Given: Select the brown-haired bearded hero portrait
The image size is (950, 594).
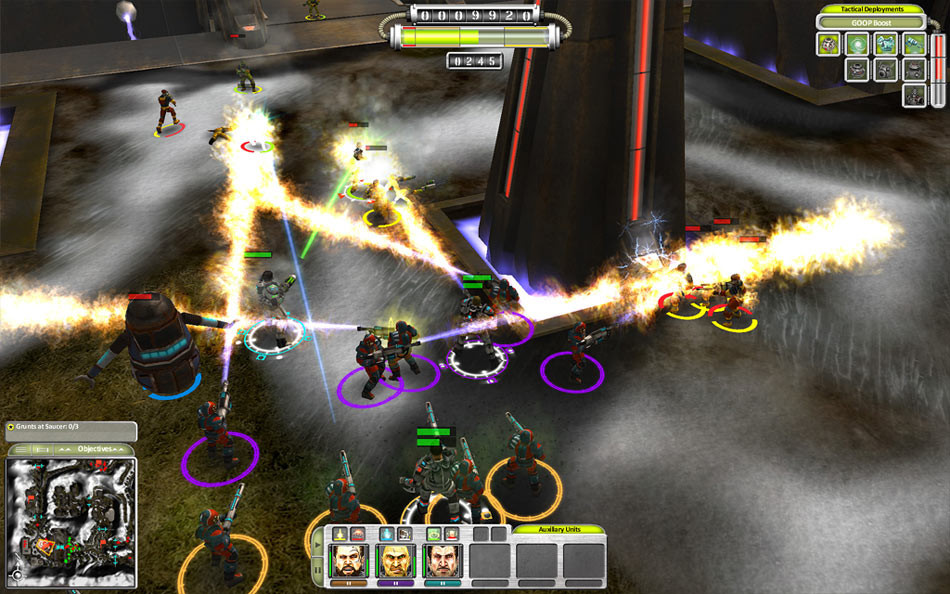Looking at the screenshot, I should [349, 560].
